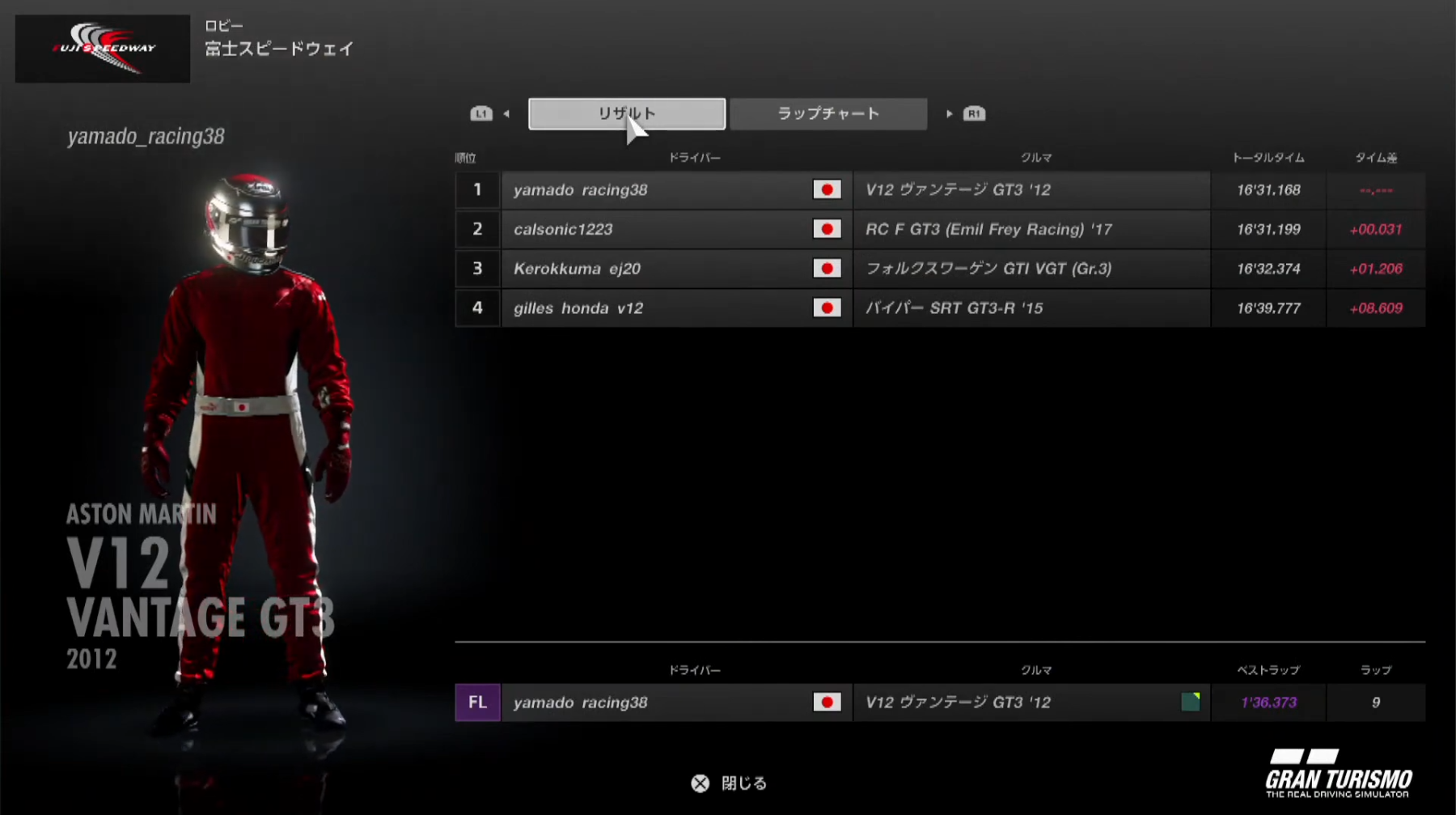The height and width of the screenshot is (815, 1456).
Task: Switch to the リザルト tab
Action: (x=626, y=114)
